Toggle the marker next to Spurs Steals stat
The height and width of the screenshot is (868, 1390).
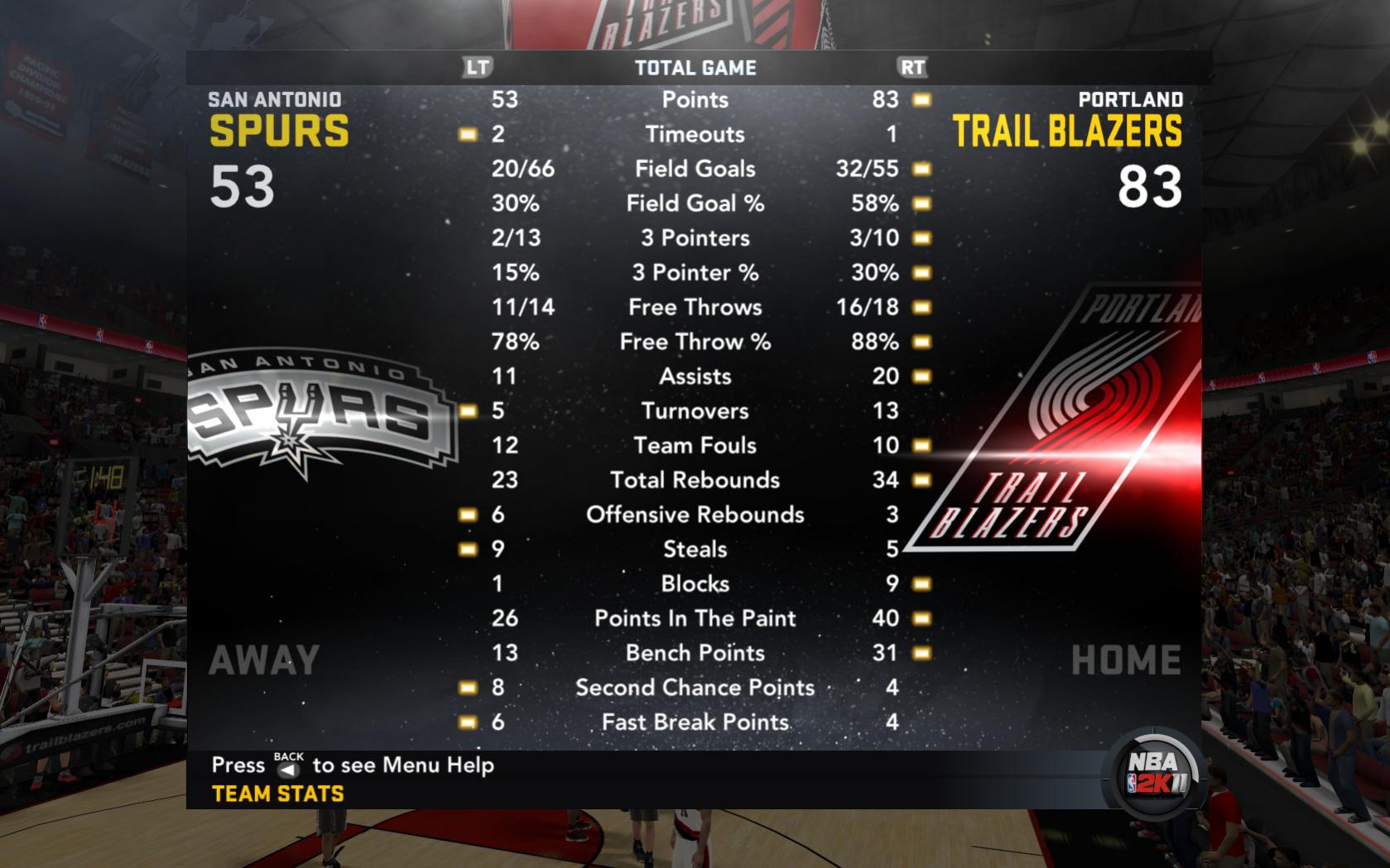point(467,549)
